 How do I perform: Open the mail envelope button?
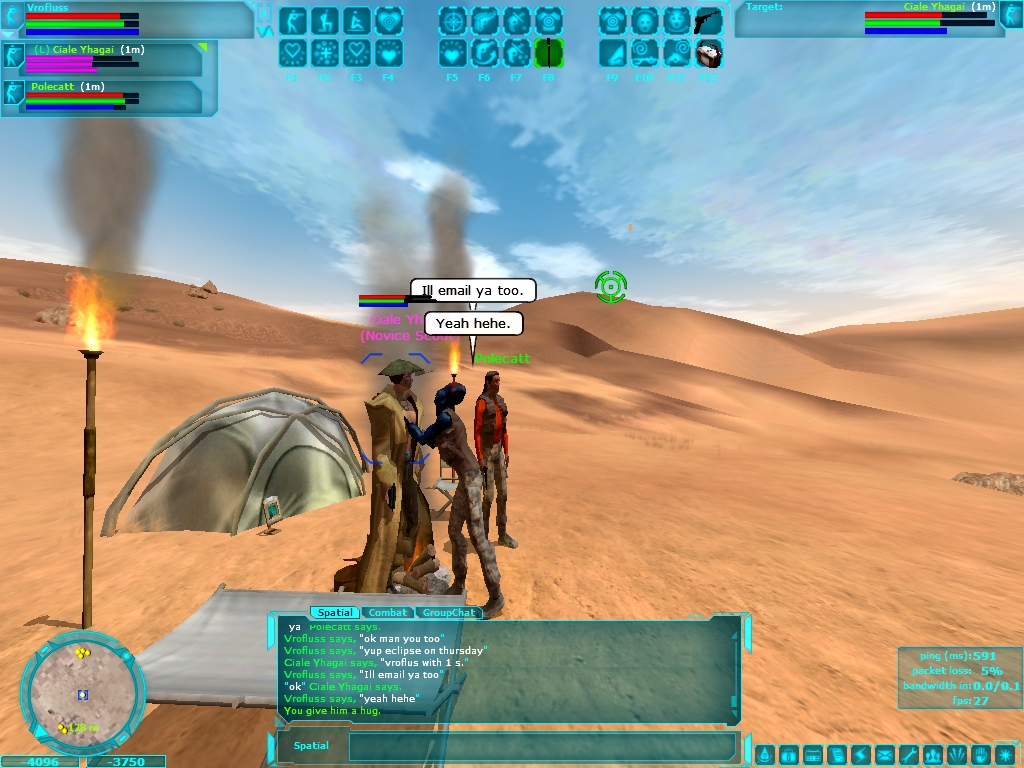pos(885,754)
